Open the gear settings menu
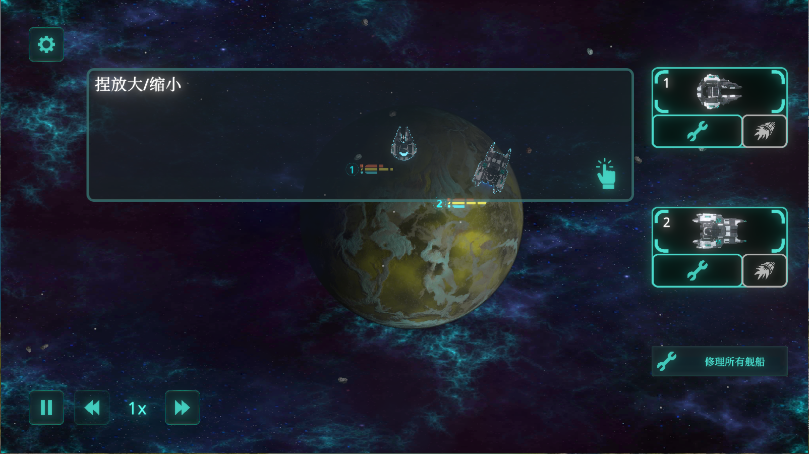Image resolution: width=809 pixels, height=454 pixels. pos(46,44)
